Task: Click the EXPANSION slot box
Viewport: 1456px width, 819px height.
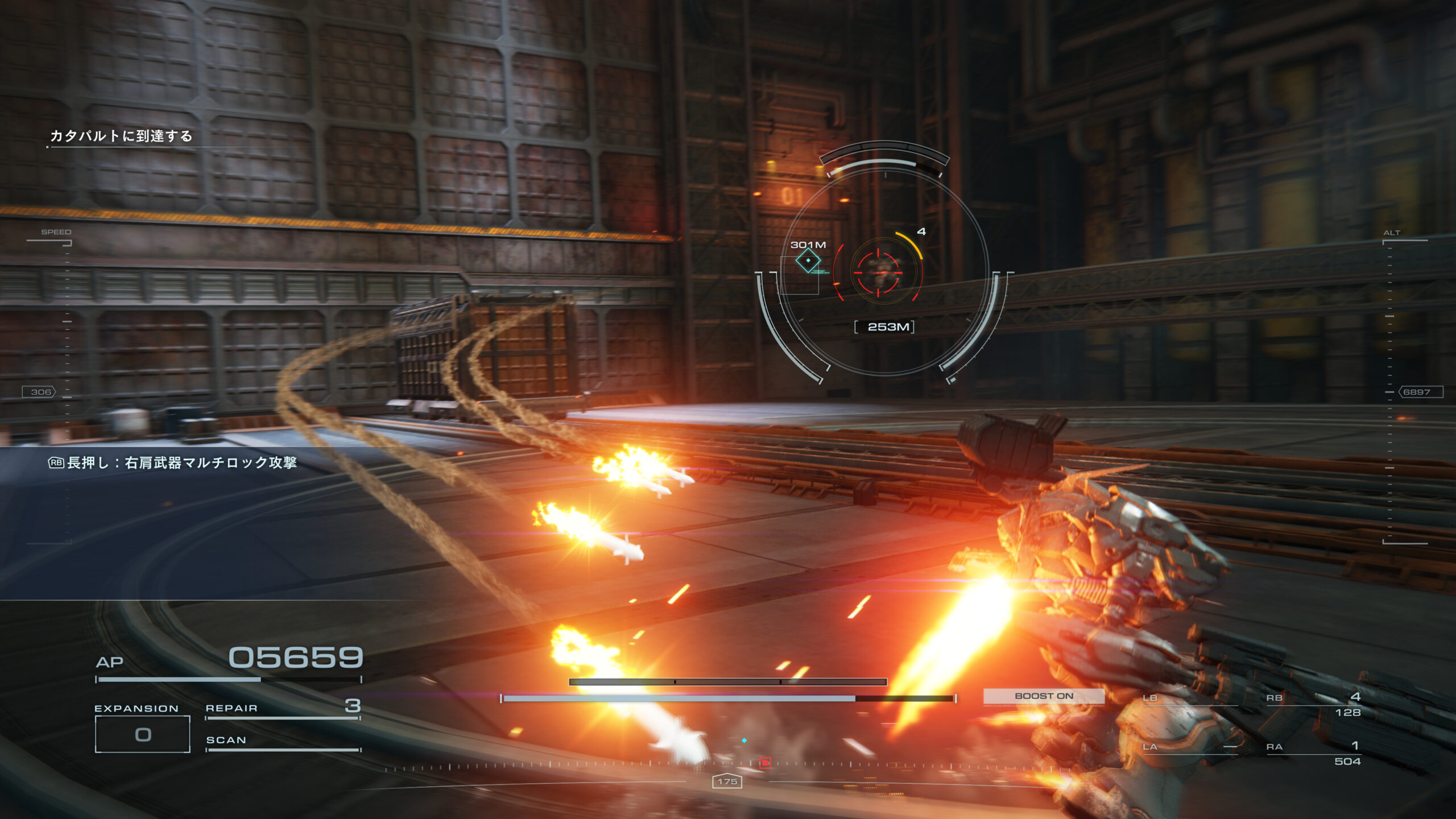Action: tap(142, 734)
